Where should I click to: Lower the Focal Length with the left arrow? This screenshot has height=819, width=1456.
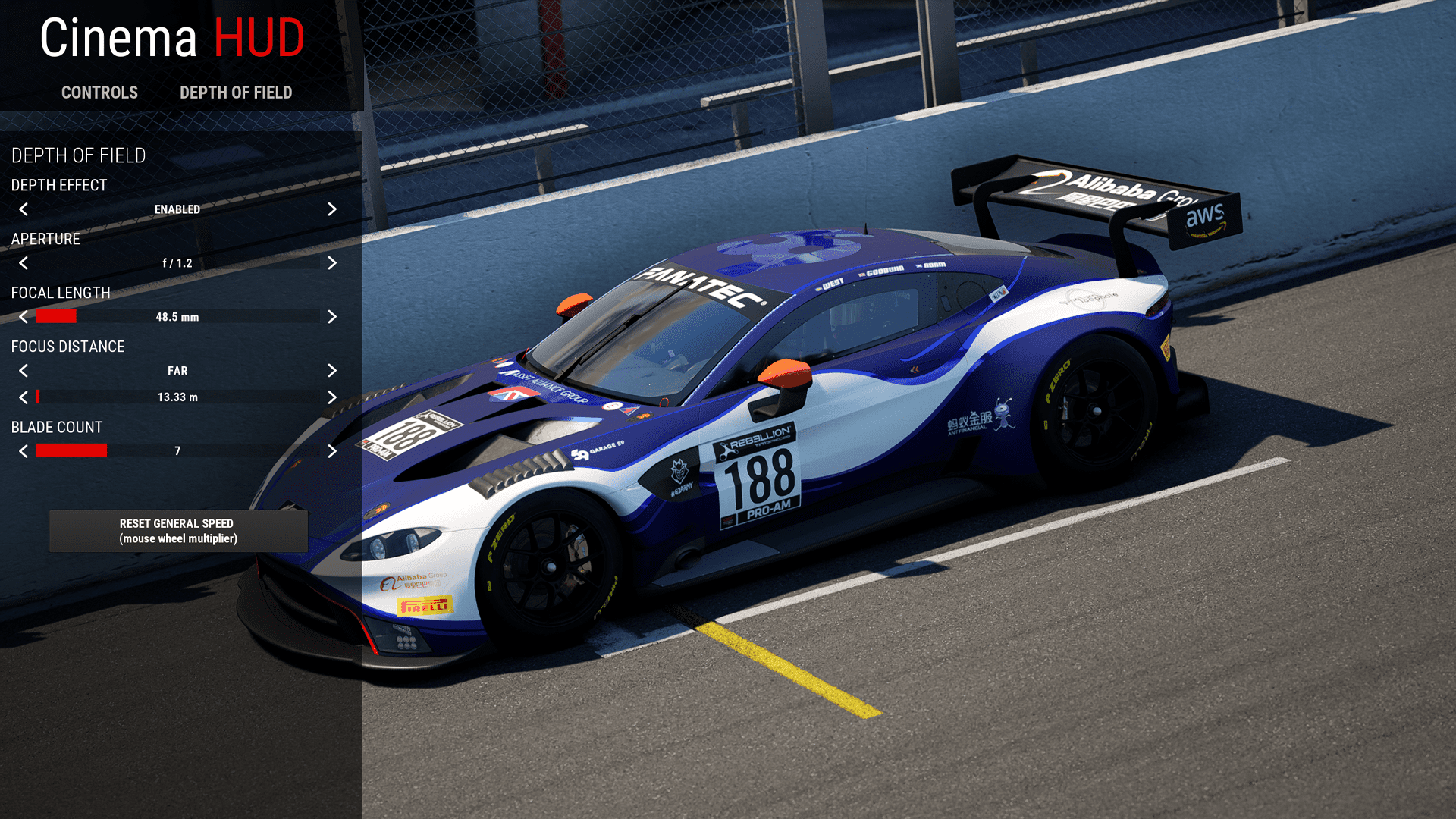(x=24, y=317)
